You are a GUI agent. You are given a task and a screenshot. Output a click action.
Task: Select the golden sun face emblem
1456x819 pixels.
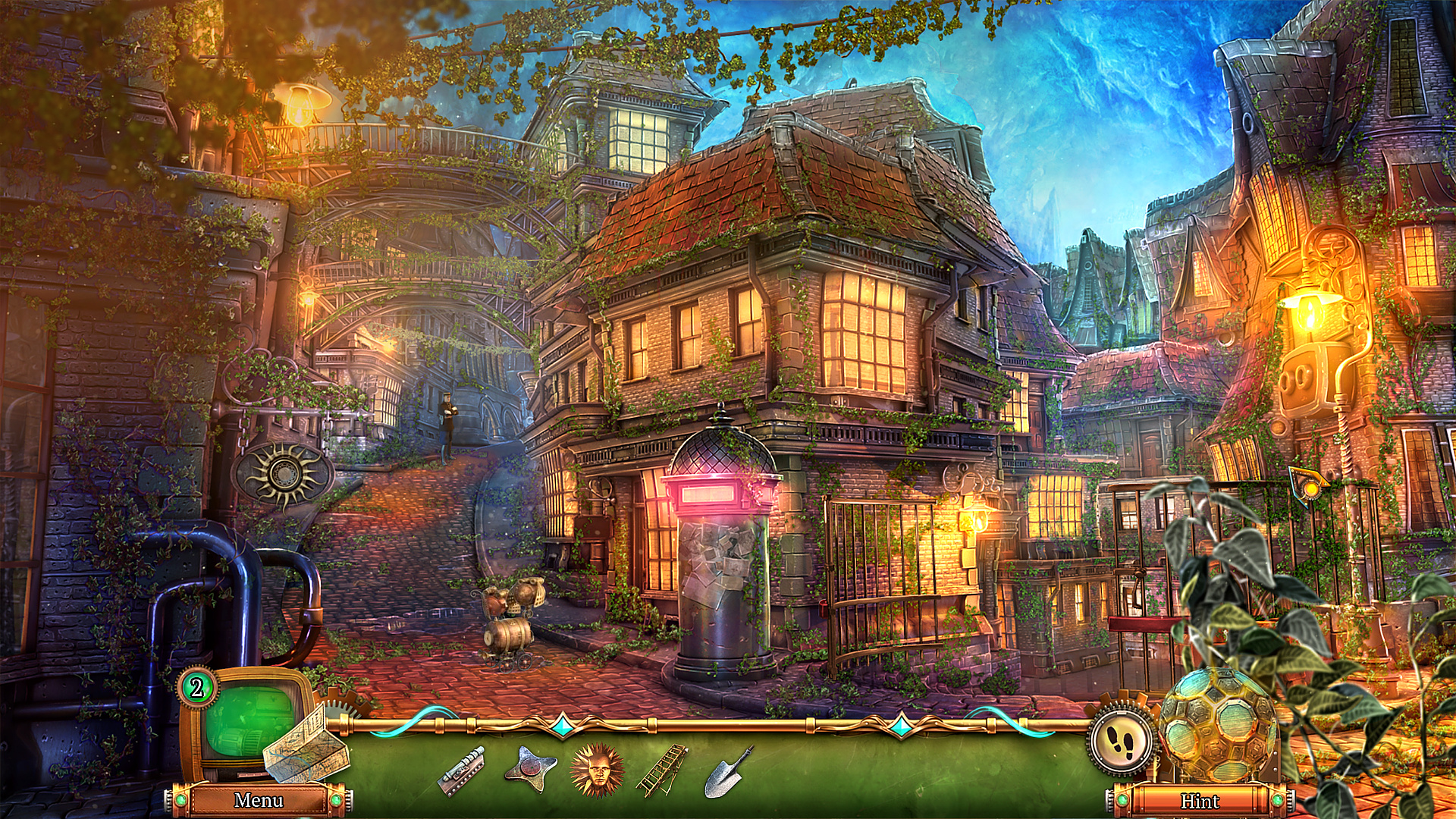click(597, 770)
